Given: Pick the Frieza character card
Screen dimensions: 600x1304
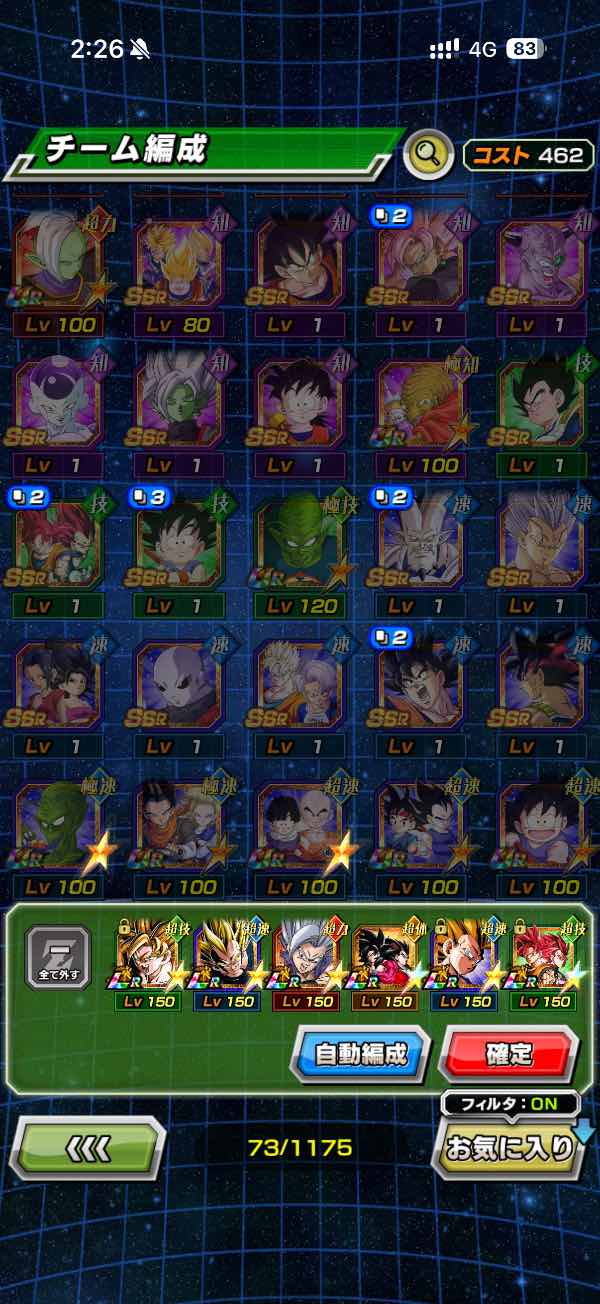Looking at the screenshot, I should [x=58, y=407].
